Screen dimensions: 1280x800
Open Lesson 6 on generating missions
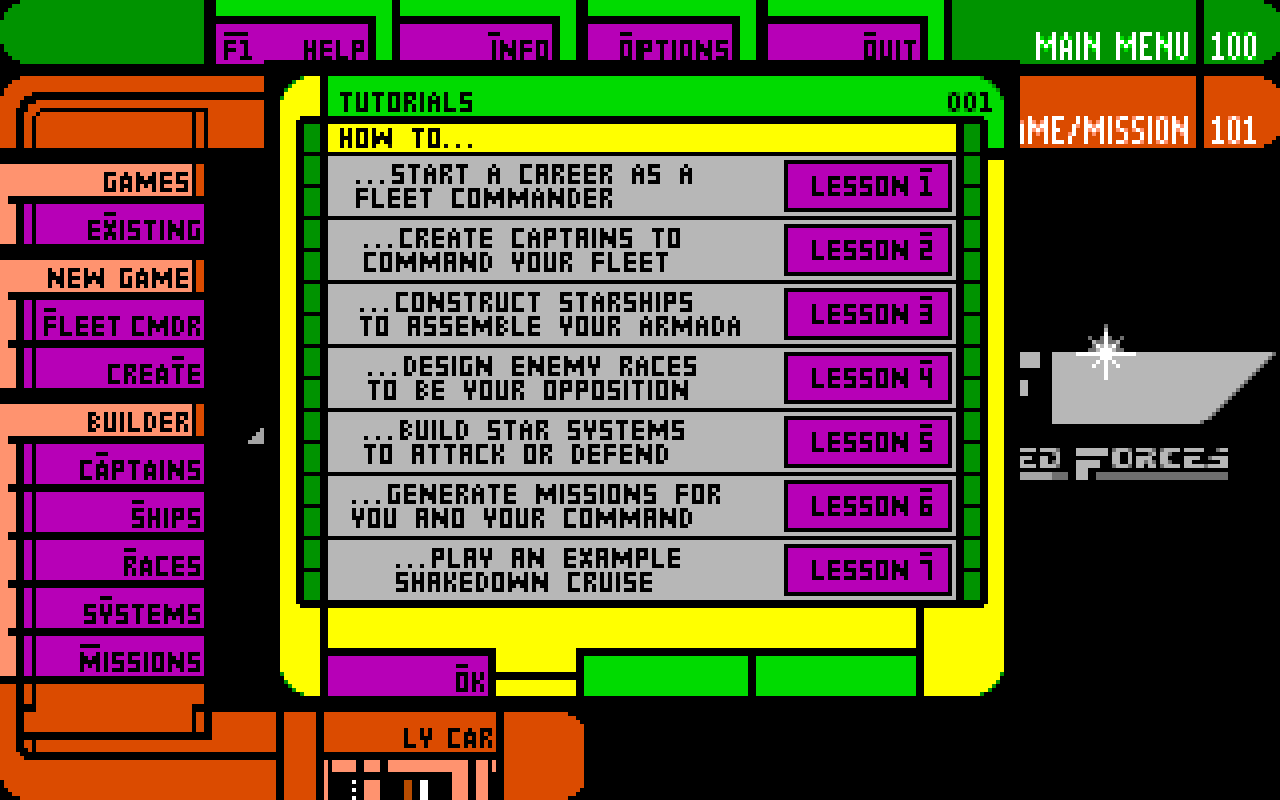866,506
